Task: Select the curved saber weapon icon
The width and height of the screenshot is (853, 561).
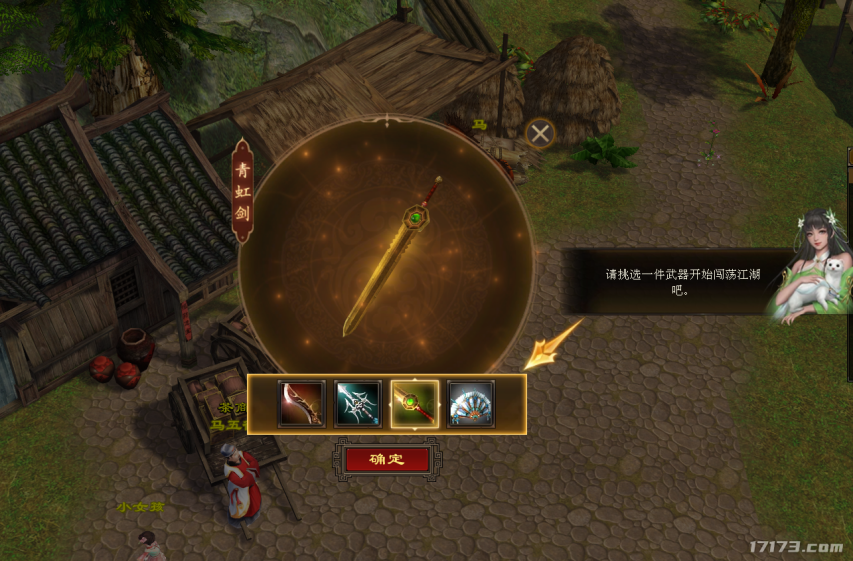Action: [x=301, y=404]
